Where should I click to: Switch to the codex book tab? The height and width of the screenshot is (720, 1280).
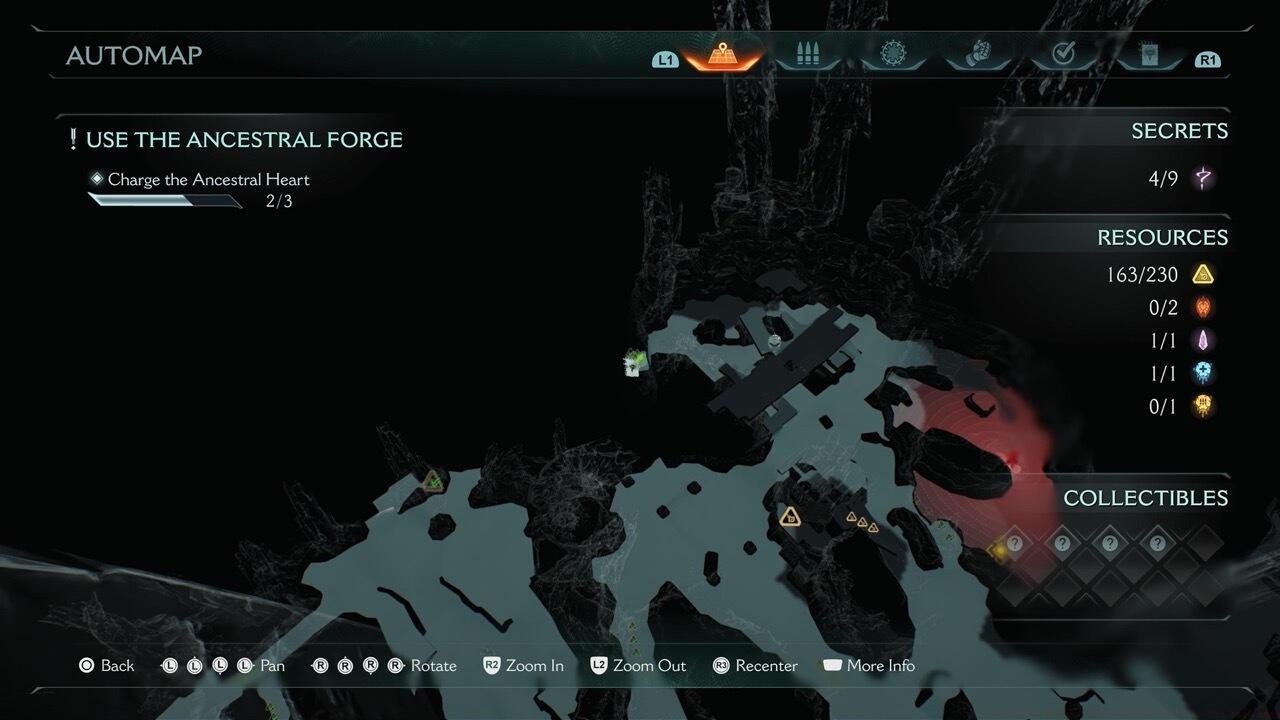click(x=1150, y=55)
